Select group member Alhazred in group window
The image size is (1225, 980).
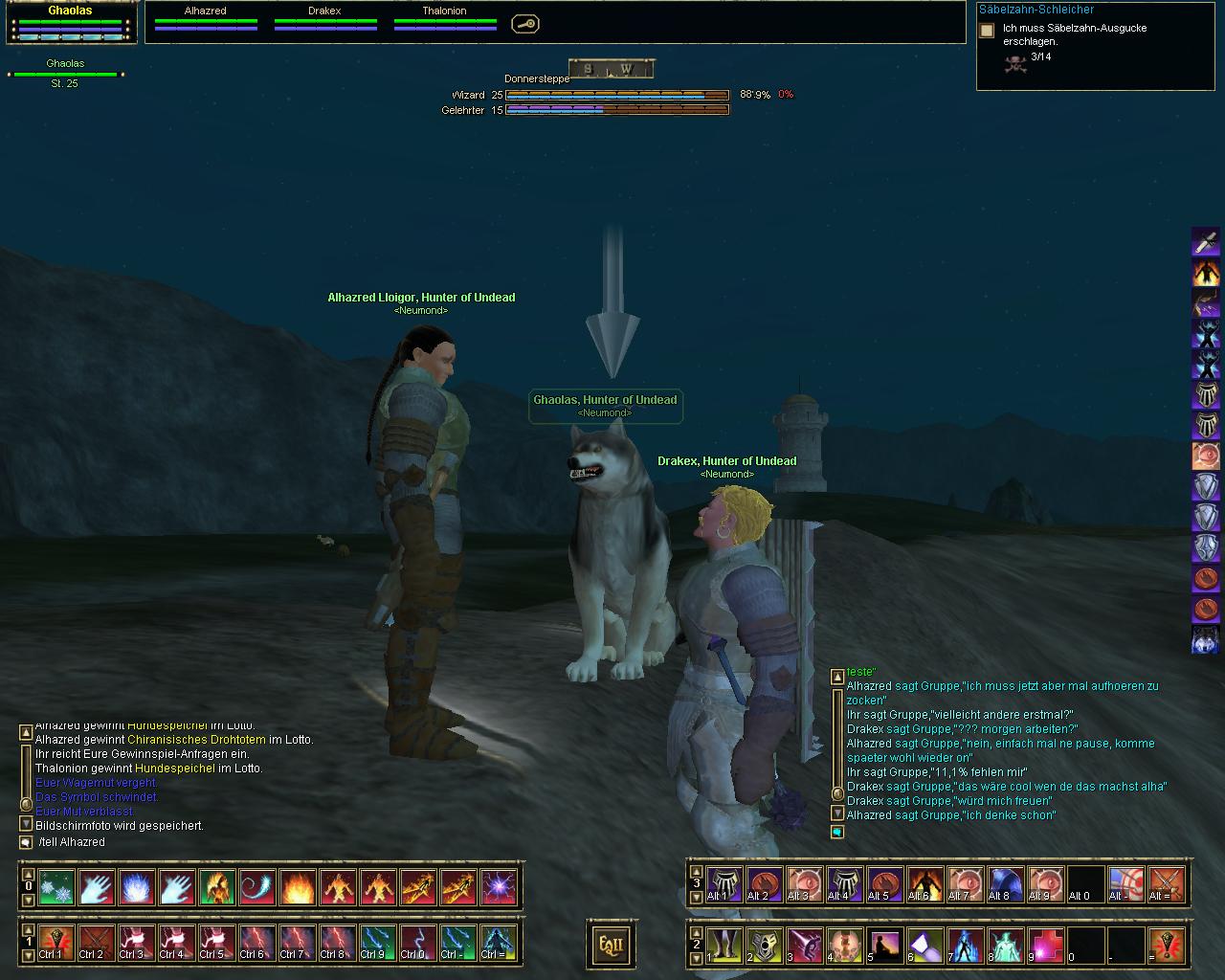(206, 17)
